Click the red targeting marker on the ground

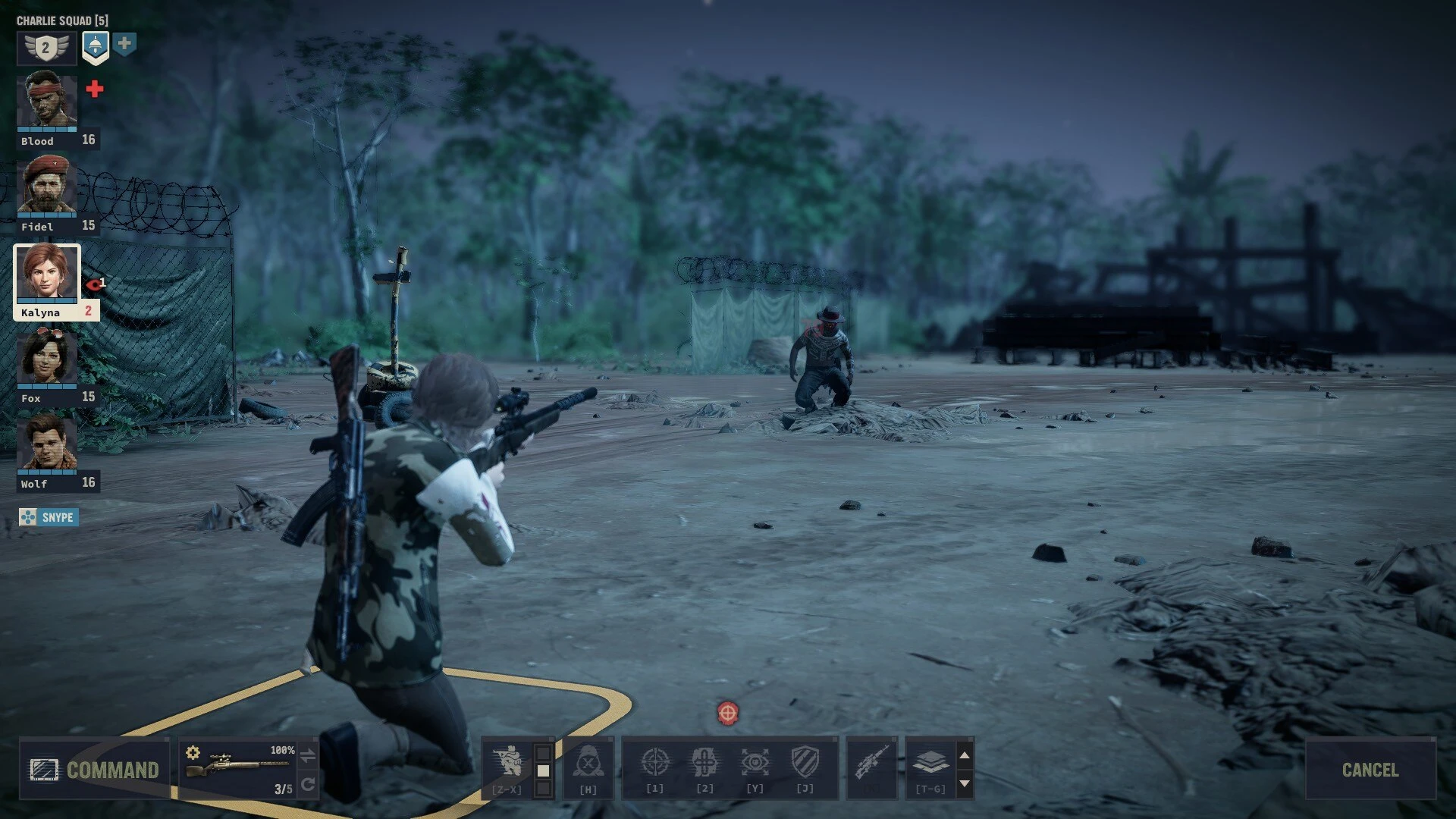click(x=726, y=713)
